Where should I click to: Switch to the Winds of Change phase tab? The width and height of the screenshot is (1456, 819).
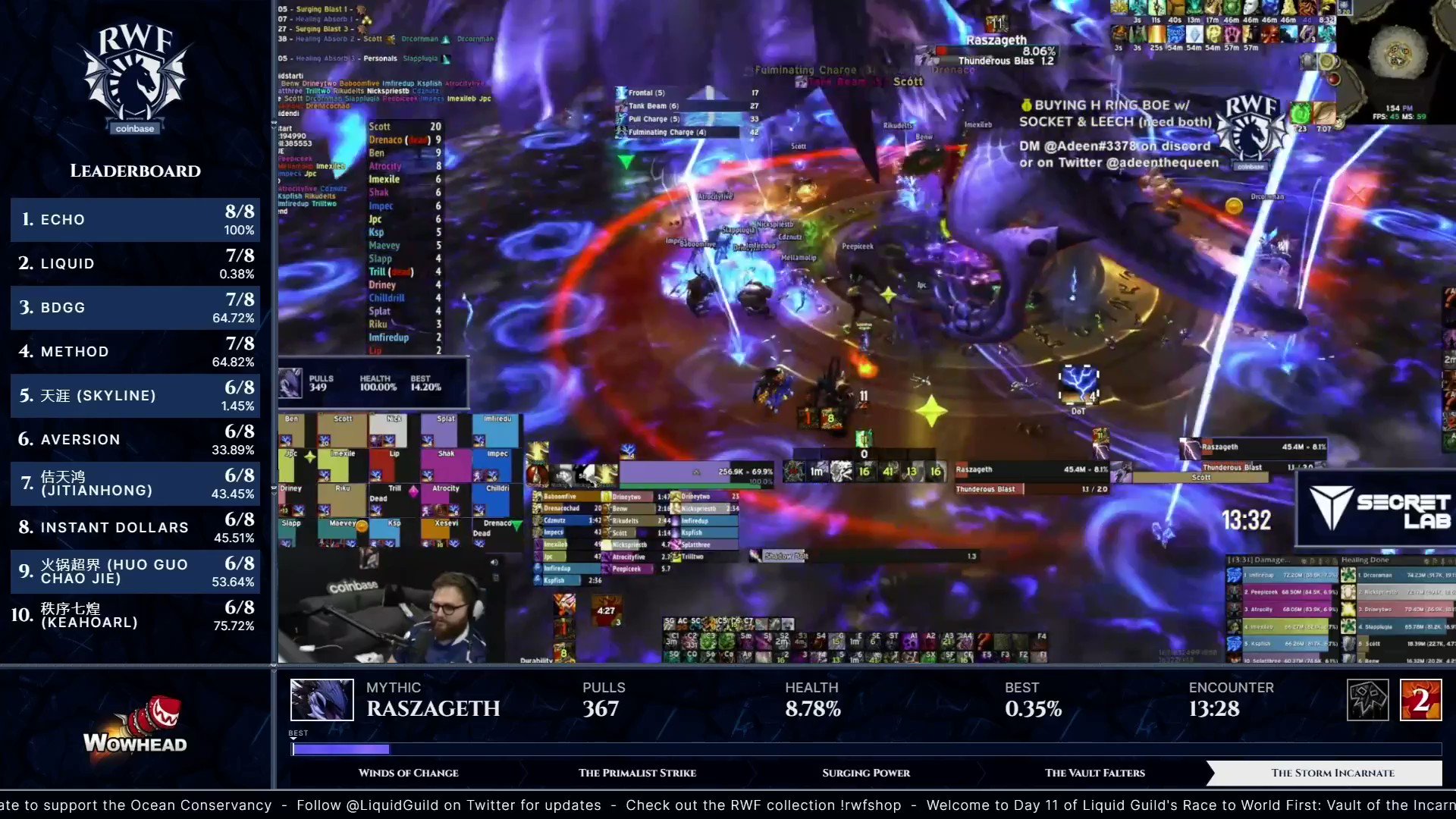click(x=408, y=773)
